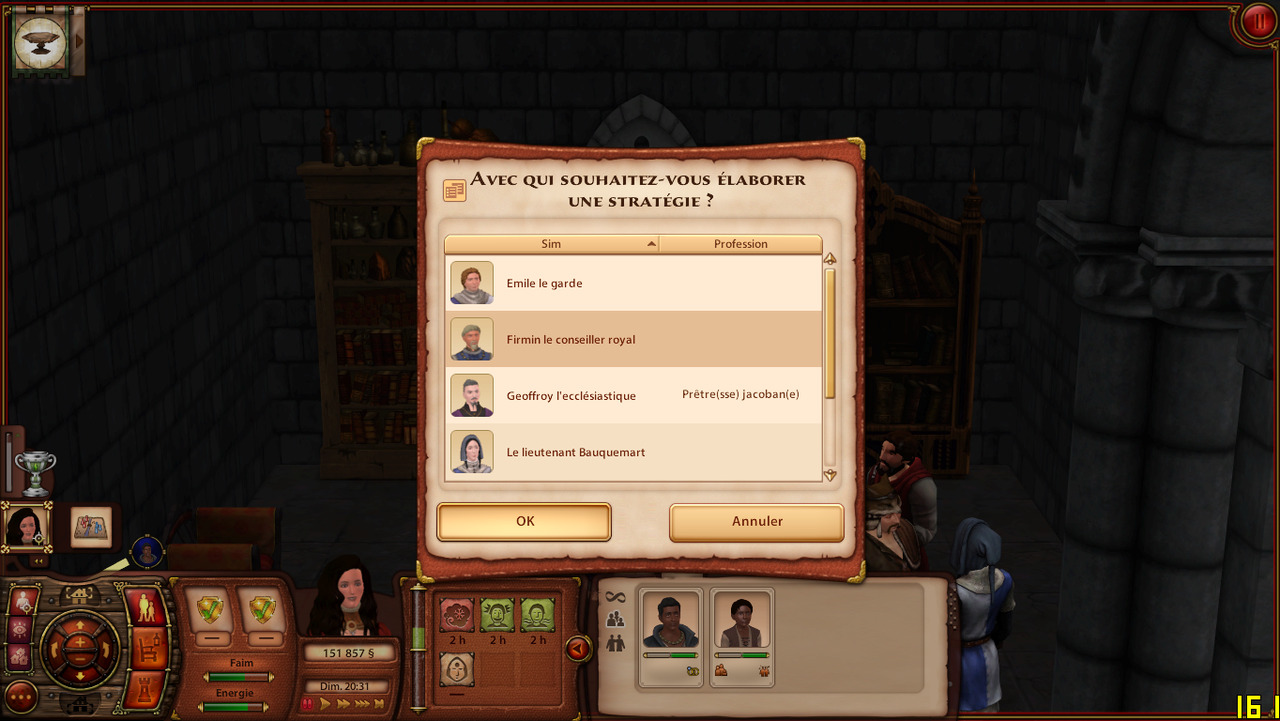The image size is (1280, 721).
Task: Cancel the dialog with the Annuler button
Action: tap(756, 521)
